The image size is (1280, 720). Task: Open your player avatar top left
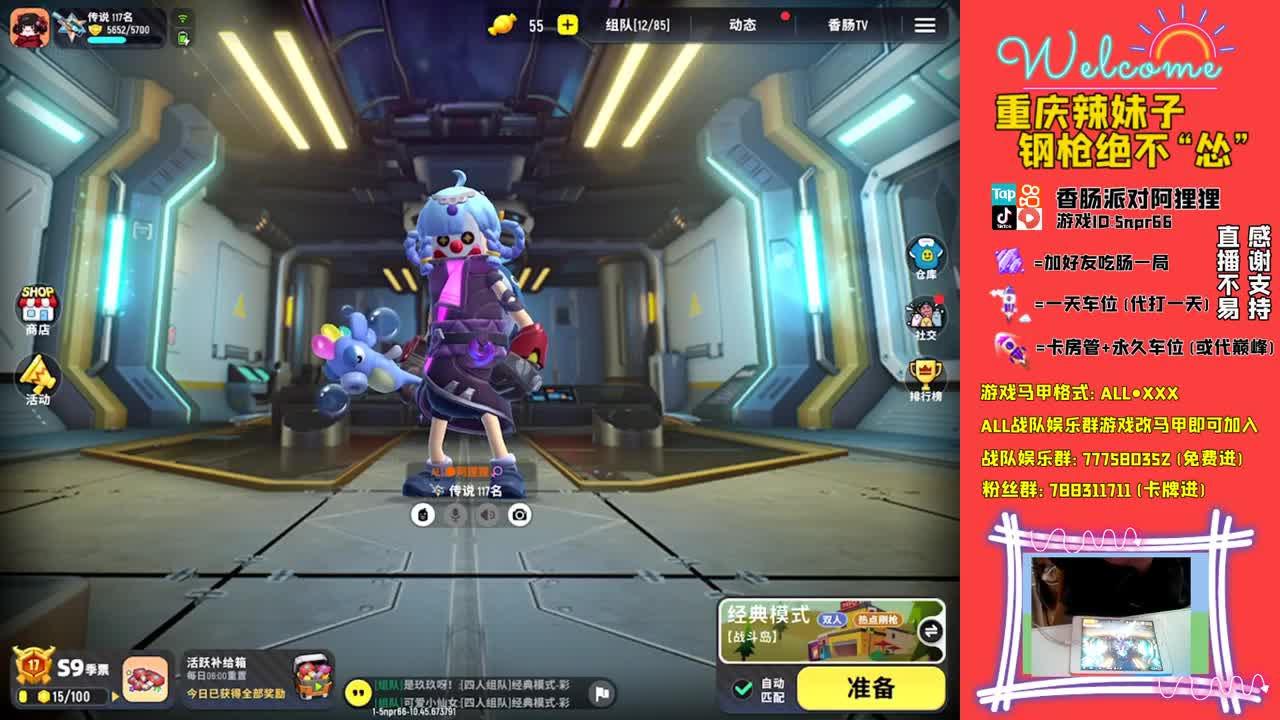29,25
